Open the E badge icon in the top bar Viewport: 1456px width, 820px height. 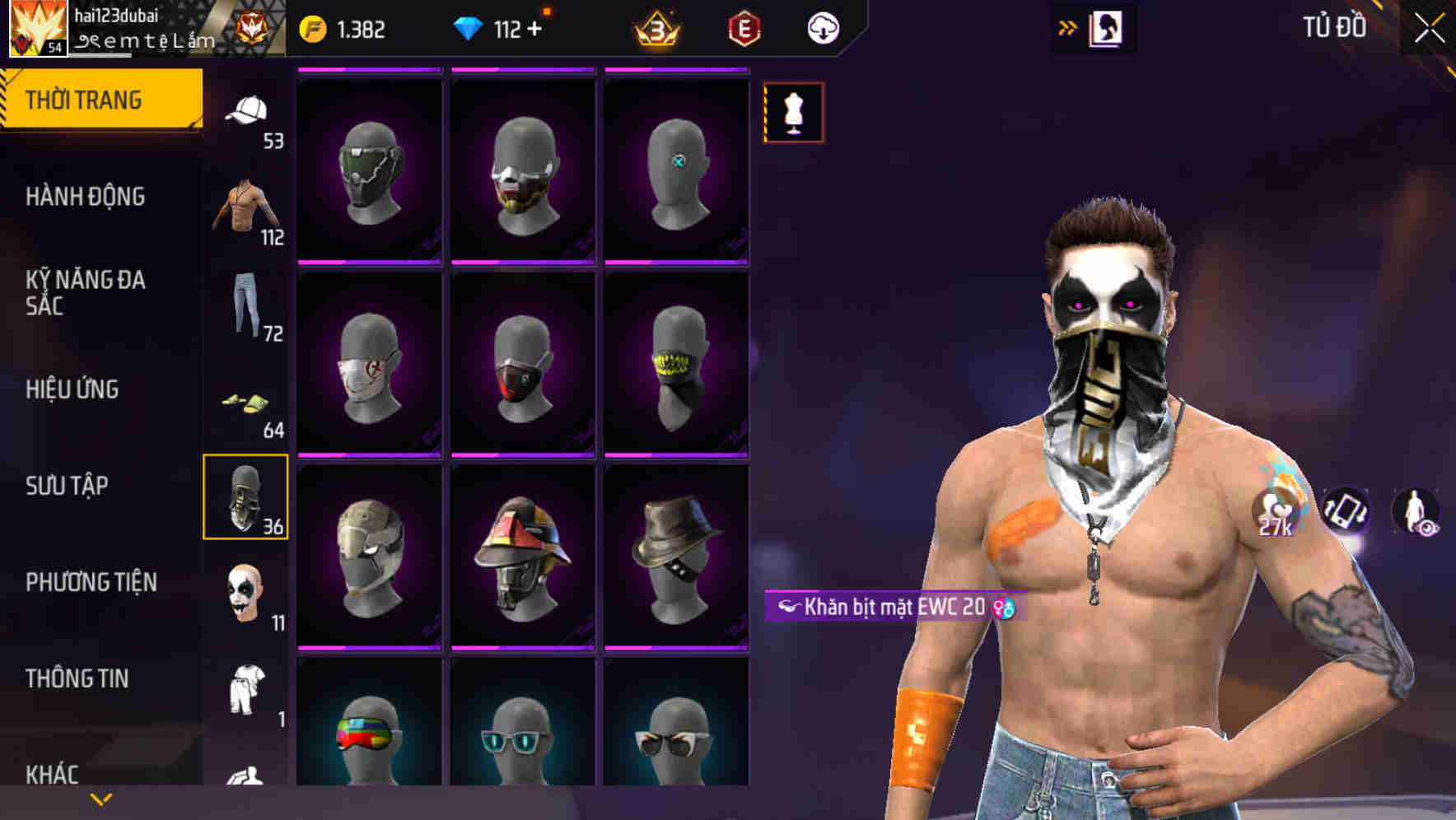coord(740,27)
